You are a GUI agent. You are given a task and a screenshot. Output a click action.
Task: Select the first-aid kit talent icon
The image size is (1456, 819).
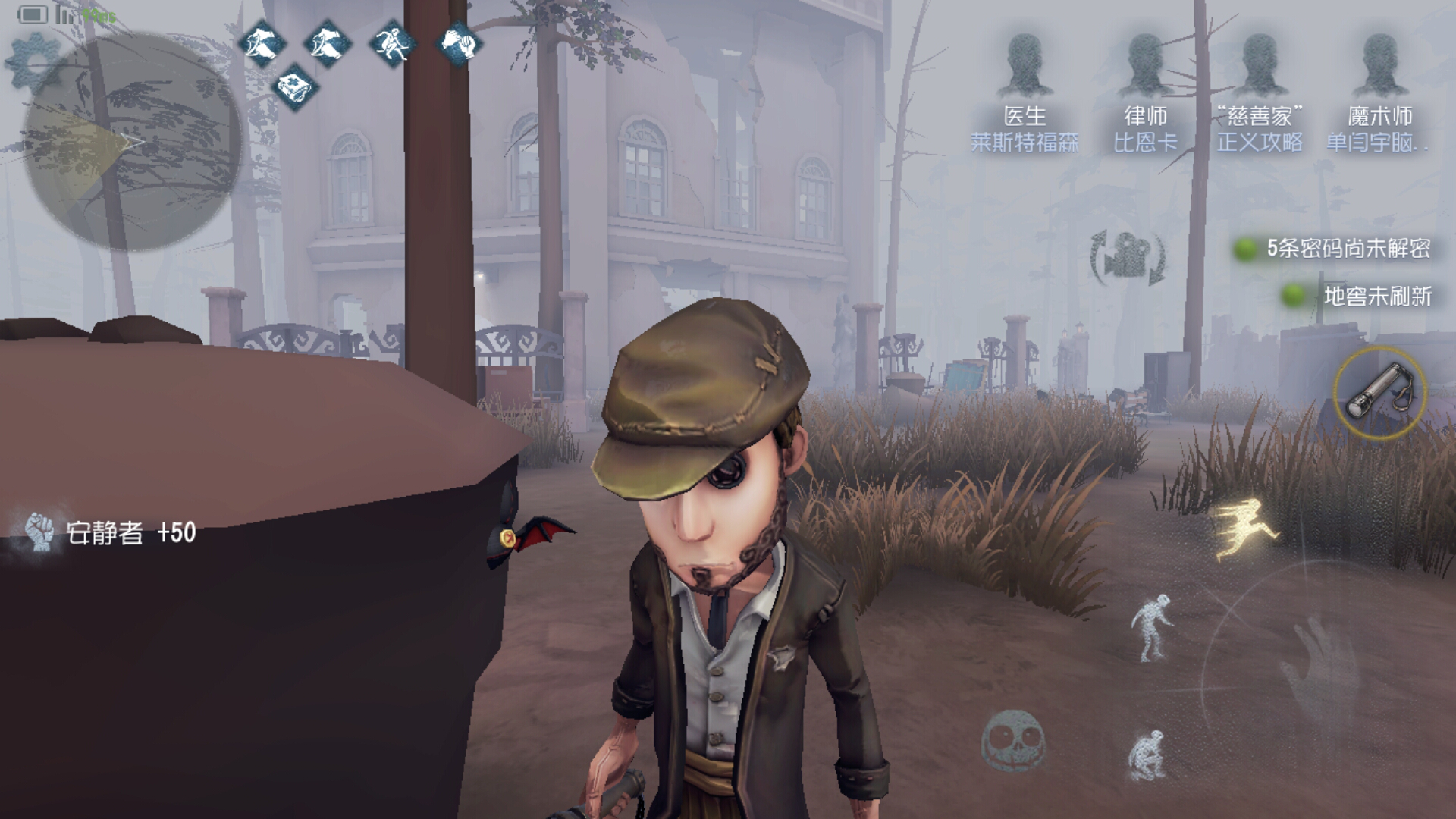click(x=294, y=87)
